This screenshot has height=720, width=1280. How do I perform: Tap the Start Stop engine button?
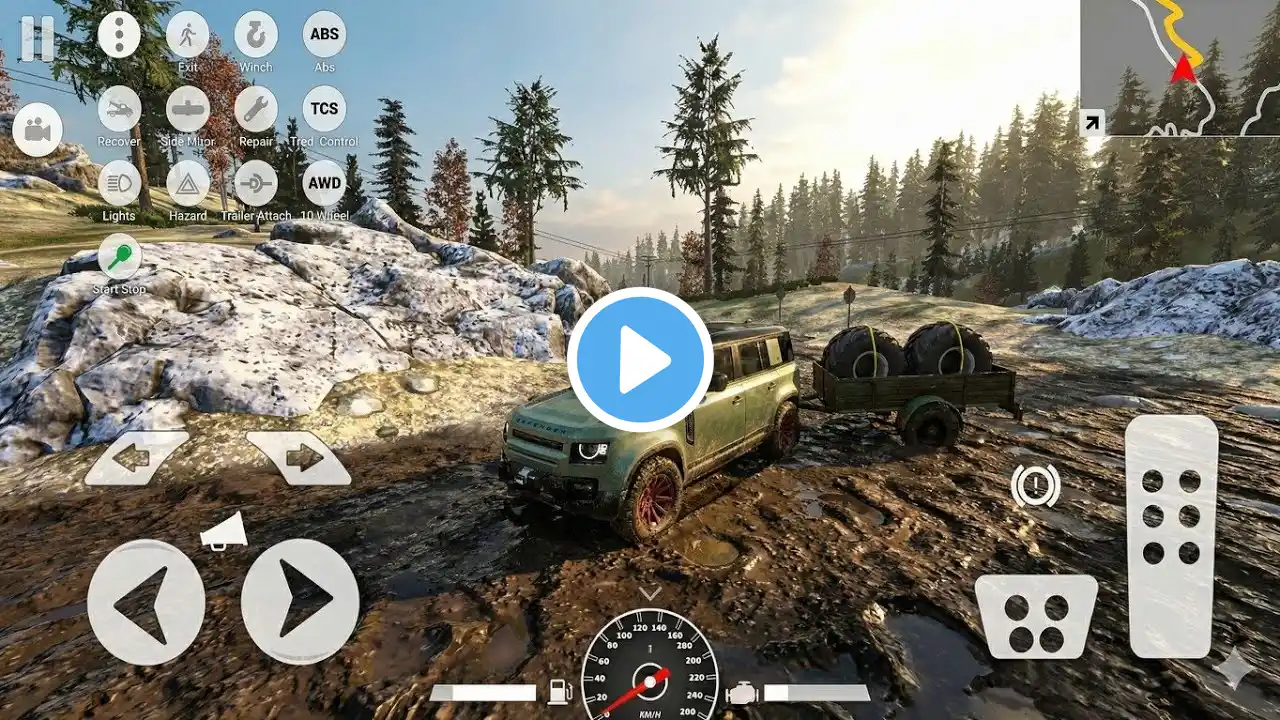coord(119,257)
